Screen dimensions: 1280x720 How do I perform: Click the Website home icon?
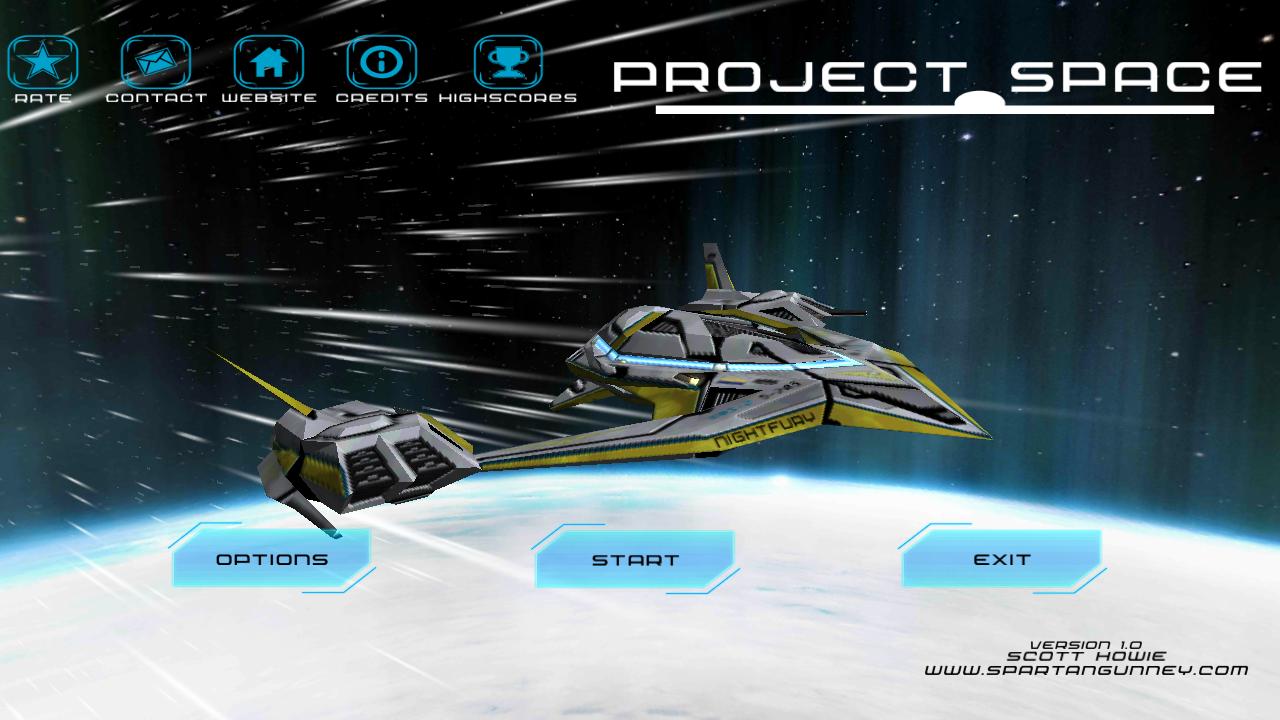270,62
